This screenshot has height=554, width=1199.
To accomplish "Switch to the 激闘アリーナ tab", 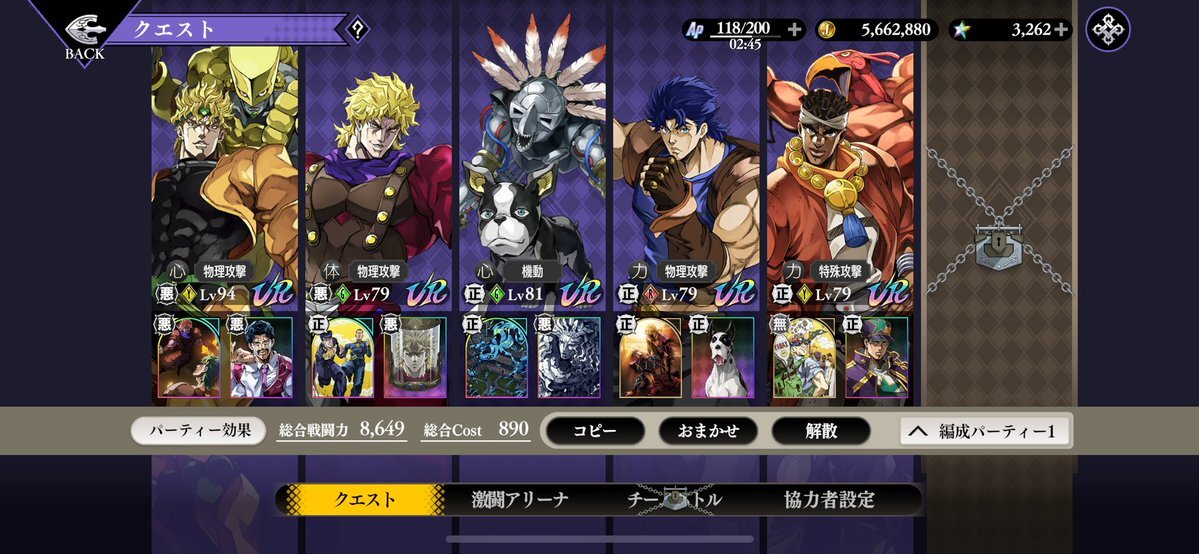I will (520, 499).
